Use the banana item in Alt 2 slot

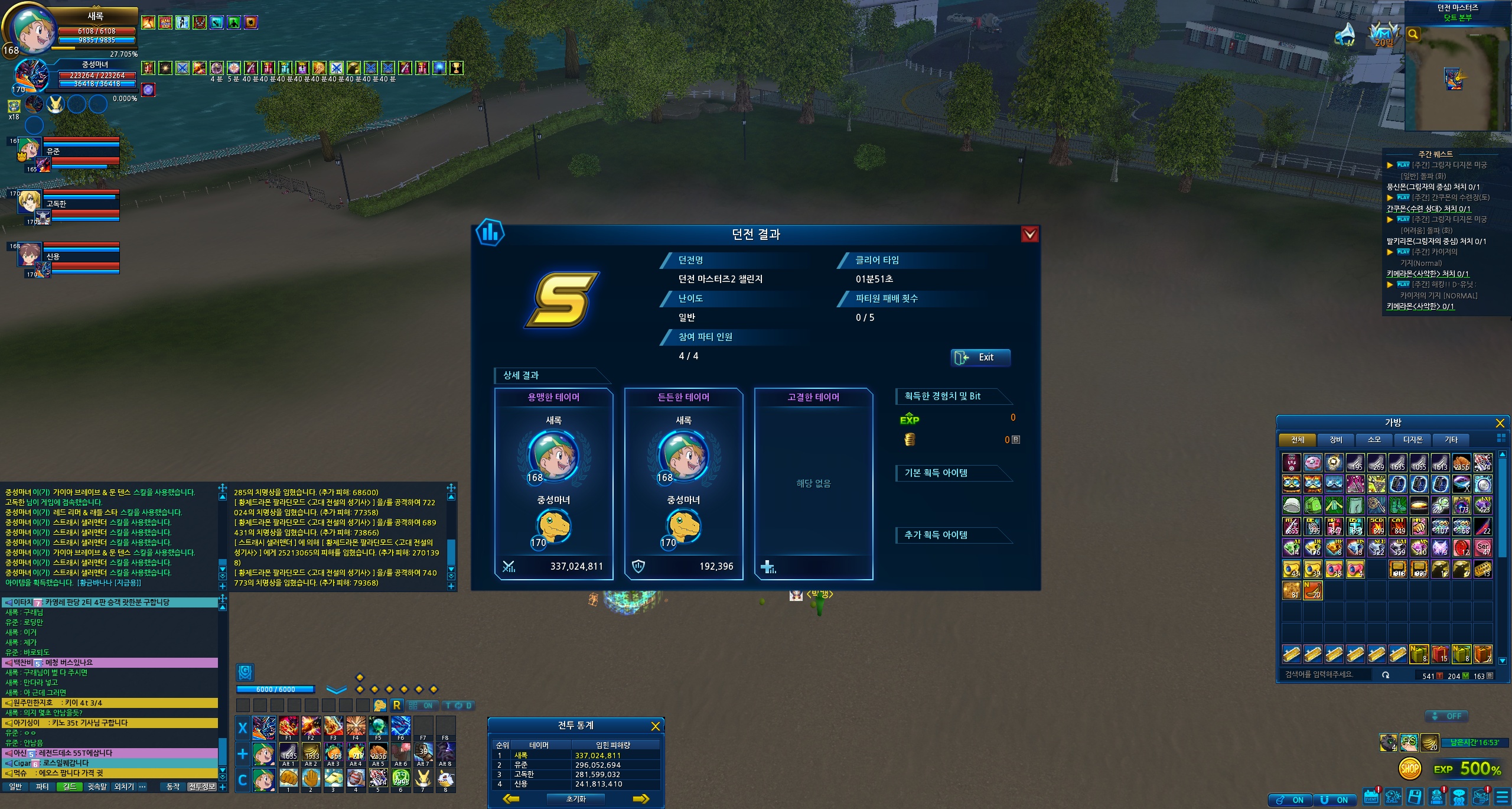[x=311, y=752]
